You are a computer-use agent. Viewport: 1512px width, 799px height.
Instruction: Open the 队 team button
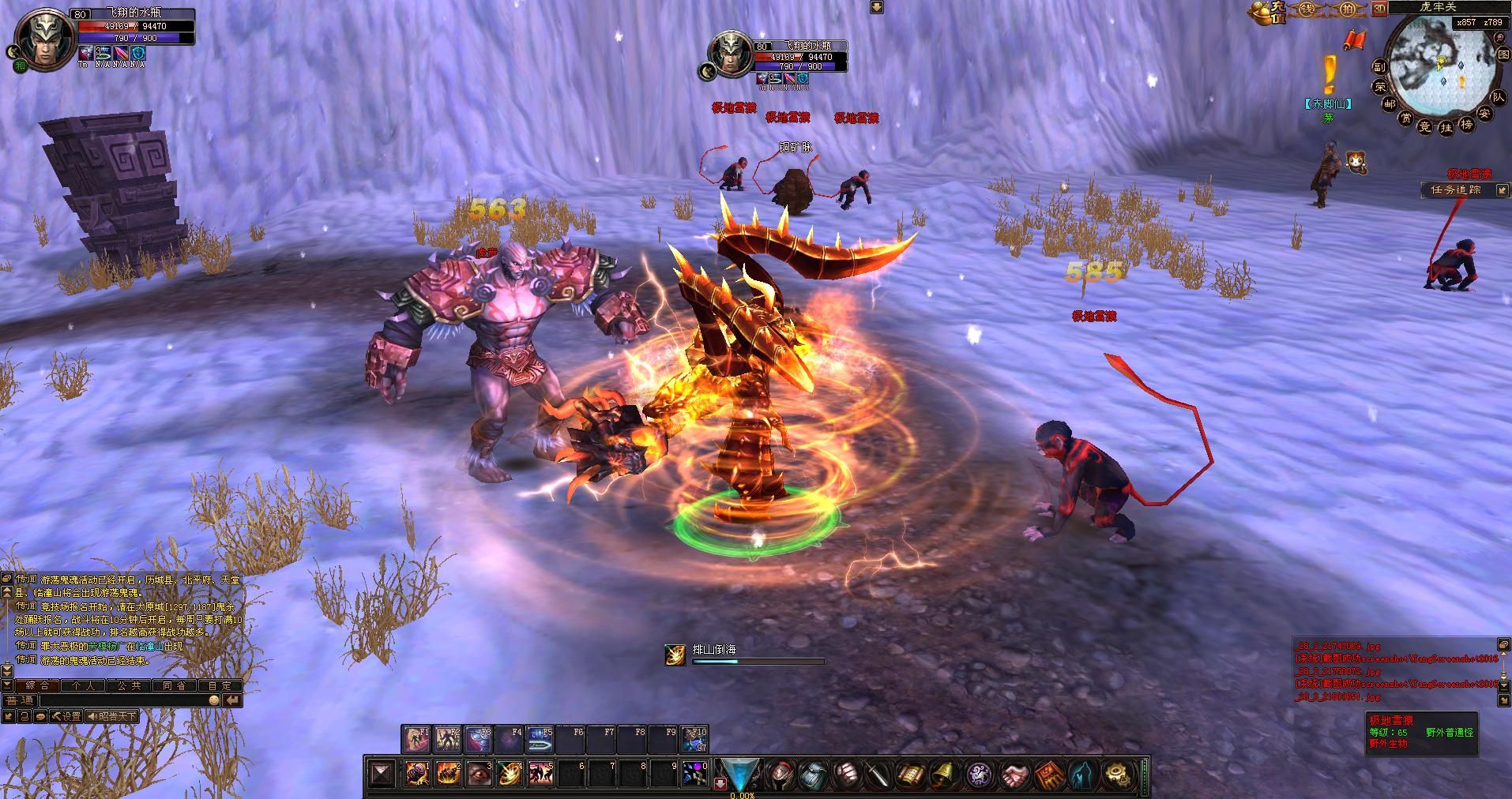click(x=1499, y=97)
